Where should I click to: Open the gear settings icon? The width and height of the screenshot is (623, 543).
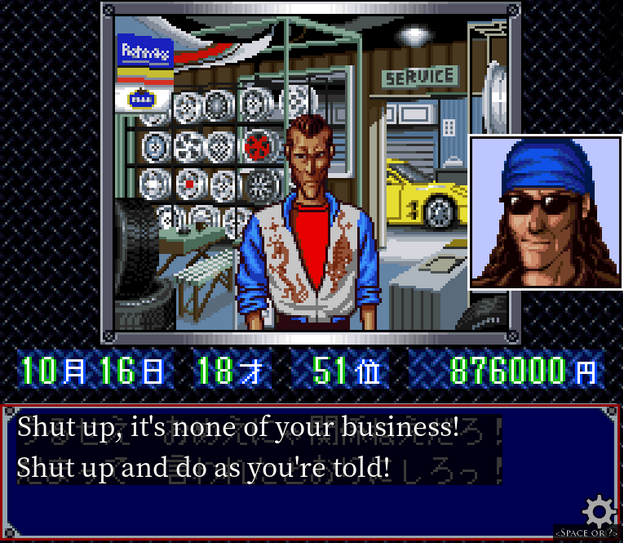(x=599, y=511)
